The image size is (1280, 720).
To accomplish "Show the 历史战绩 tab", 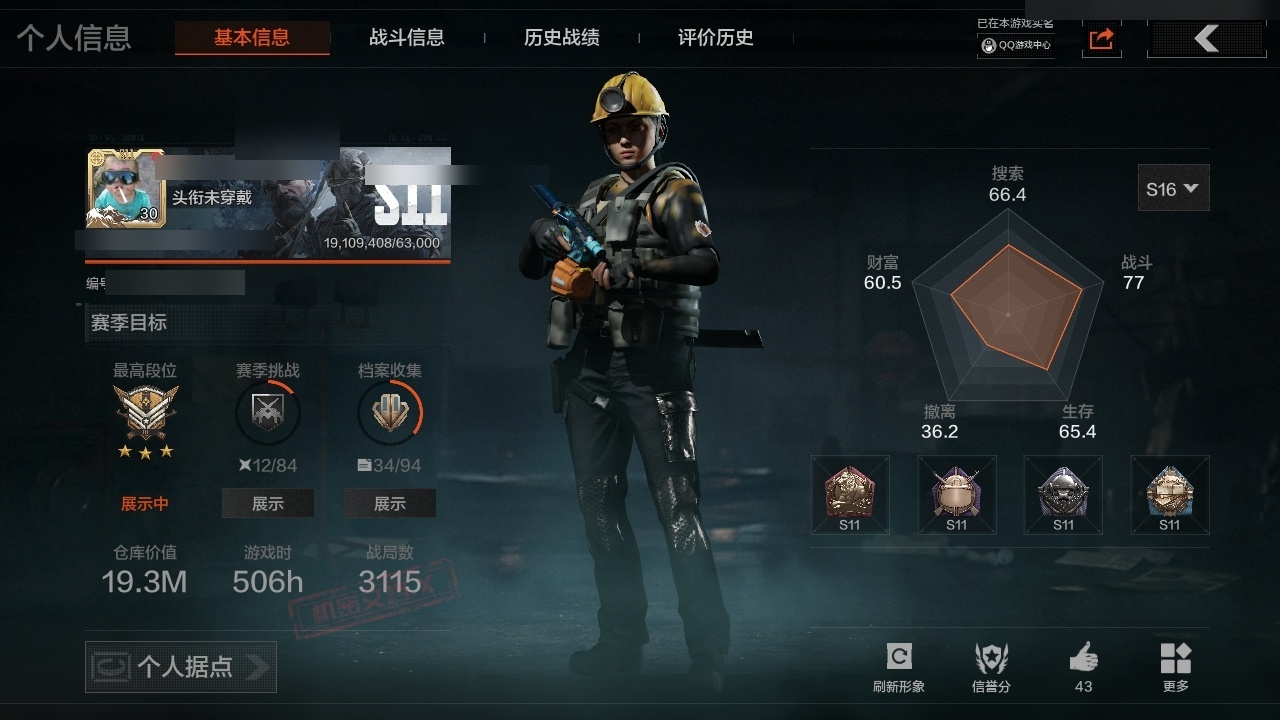I will pos(562,38).
